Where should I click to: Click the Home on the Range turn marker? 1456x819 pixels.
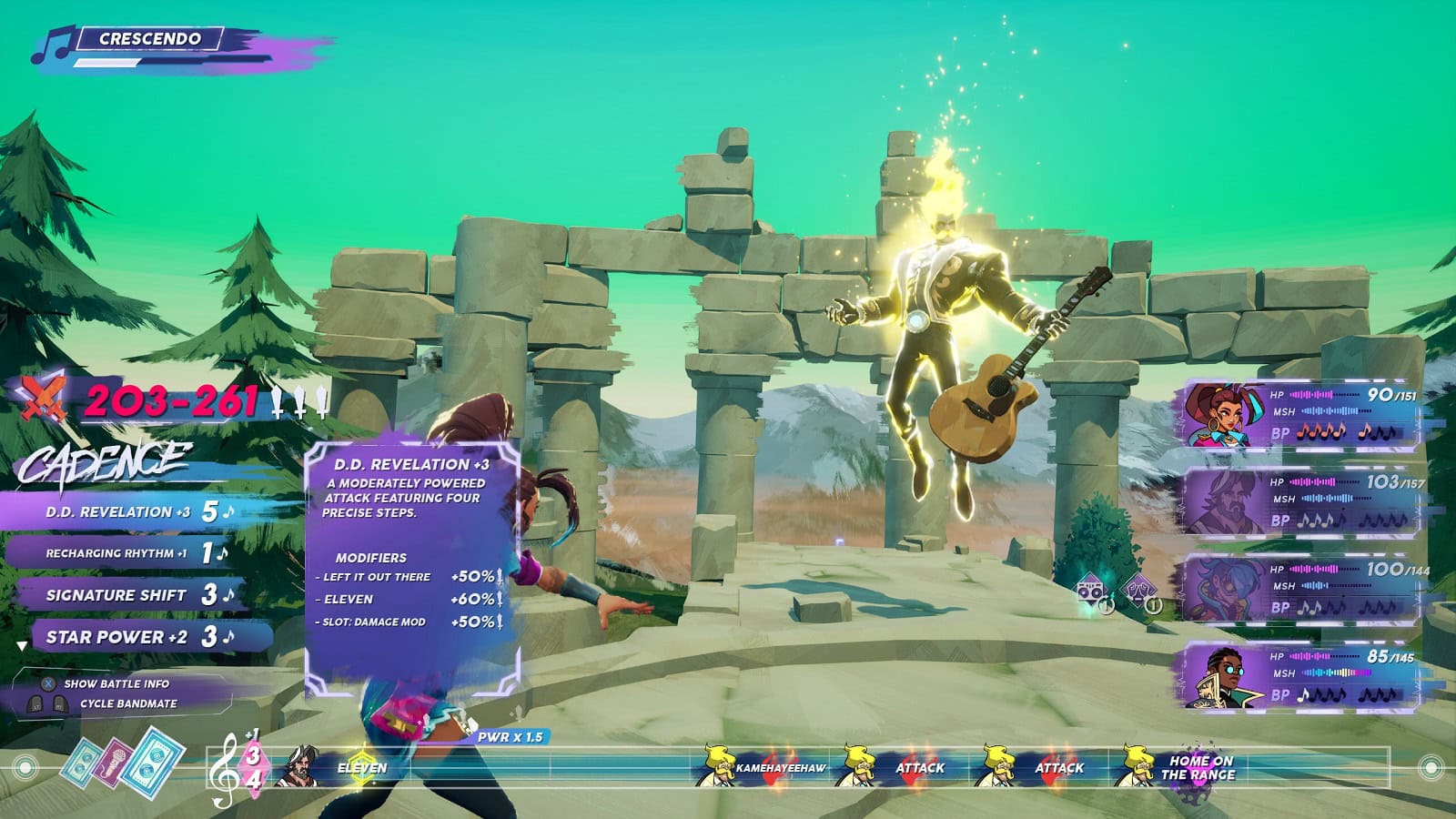click(x=1181, y=768)
